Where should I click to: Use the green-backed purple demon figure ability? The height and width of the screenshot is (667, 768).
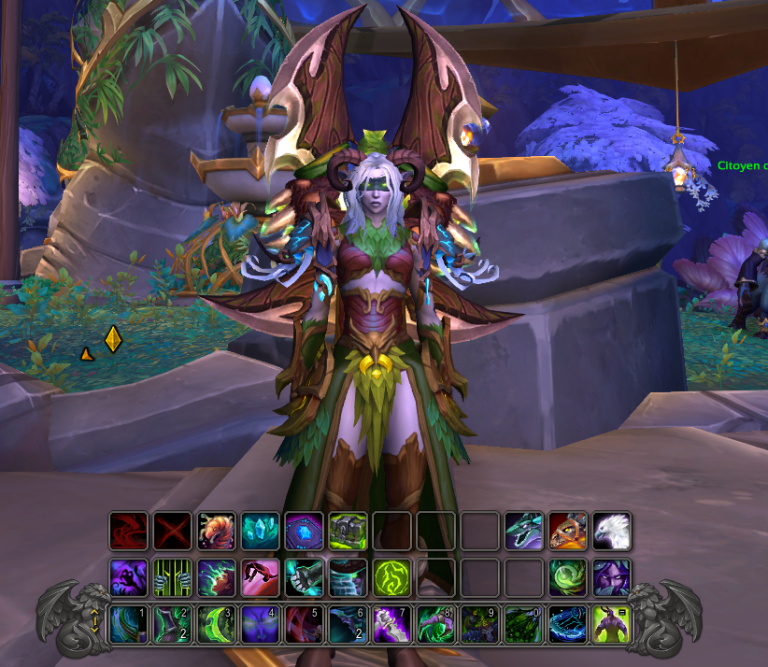612,624
